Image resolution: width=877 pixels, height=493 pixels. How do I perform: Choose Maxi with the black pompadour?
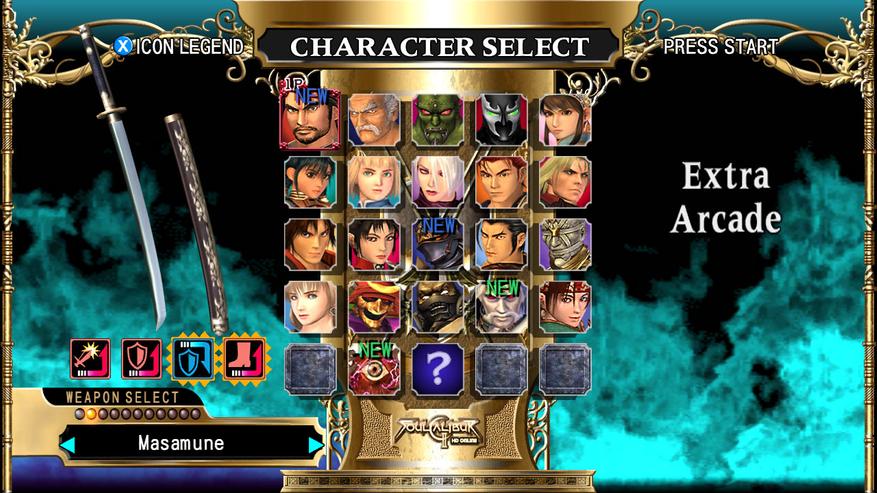501,244
